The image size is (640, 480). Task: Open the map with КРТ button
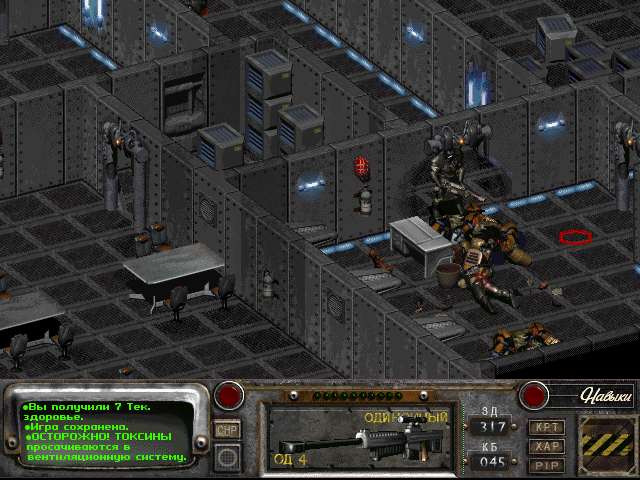[x=548, y=427]
